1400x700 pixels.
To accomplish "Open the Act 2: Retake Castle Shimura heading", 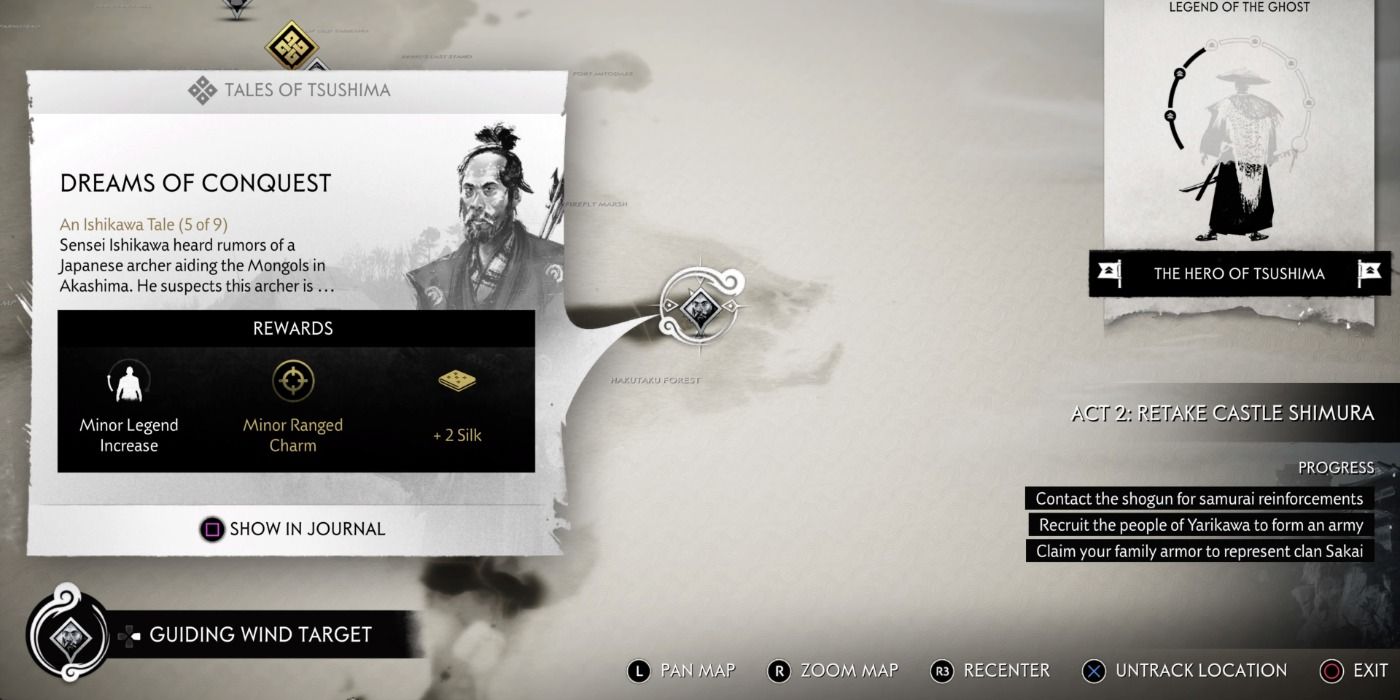I will (1222, 413).
